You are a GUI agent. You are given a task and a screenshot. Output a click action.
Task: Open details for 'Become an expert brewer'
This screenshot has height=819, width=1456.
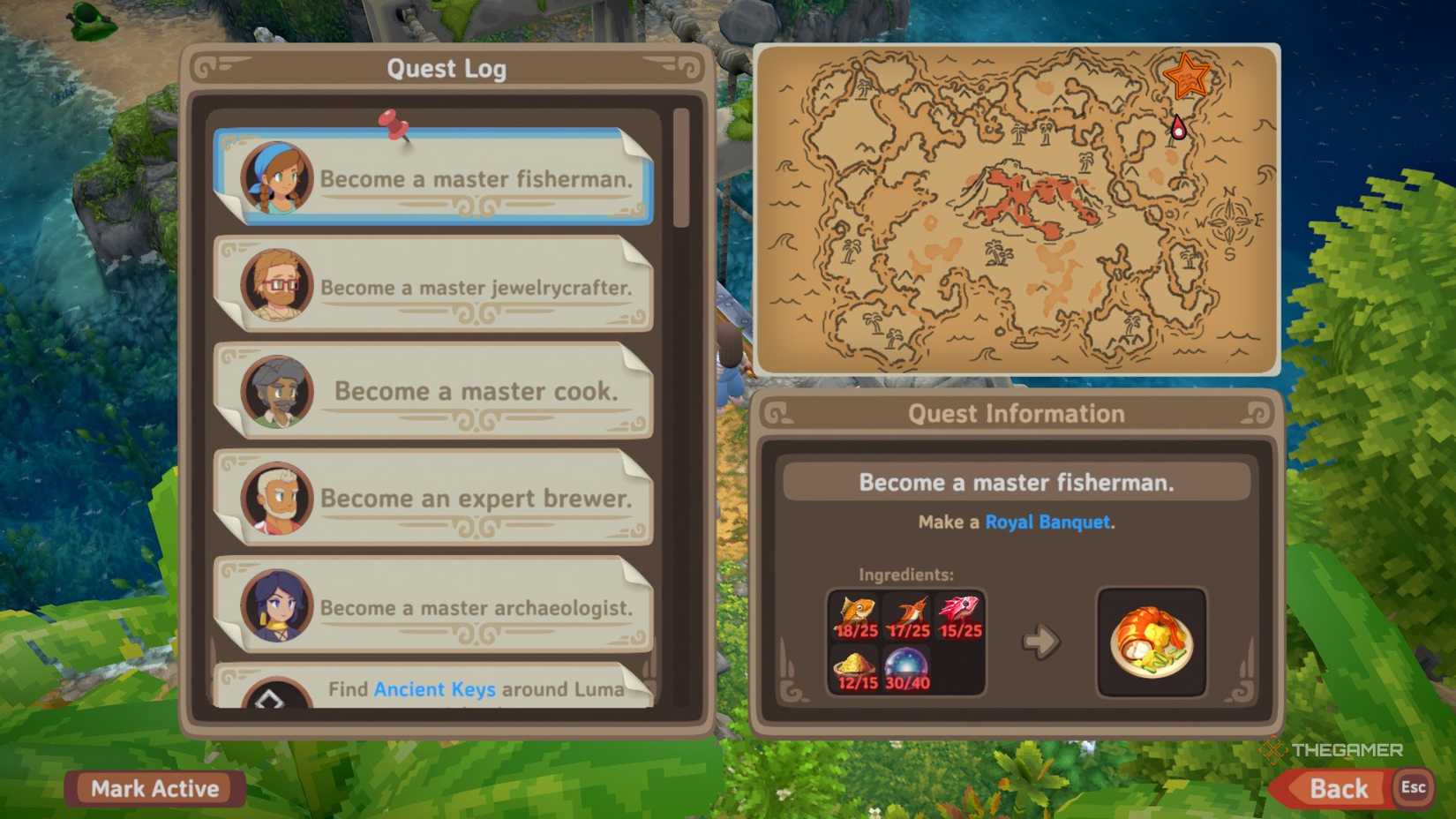pyautogui.click(x=439, y=499)
